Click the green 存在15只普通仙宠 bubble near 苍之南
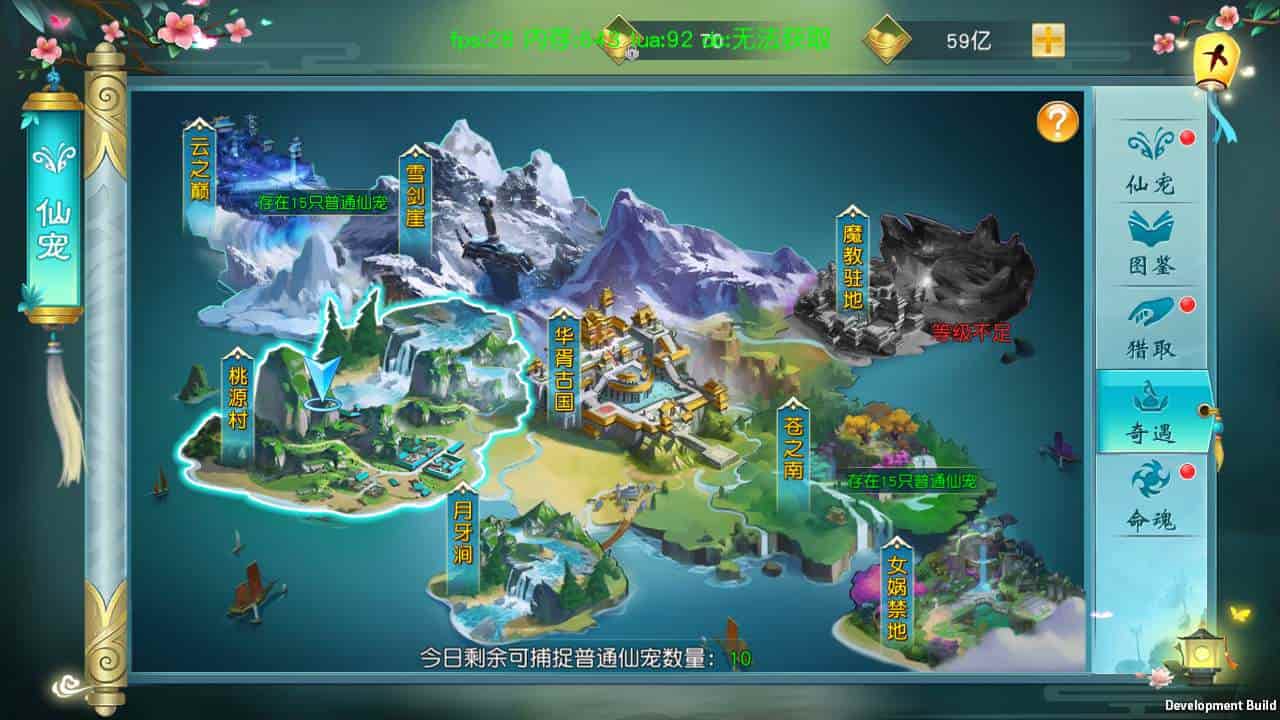This screenshot has height=720, width=1280. pos(911,482)
